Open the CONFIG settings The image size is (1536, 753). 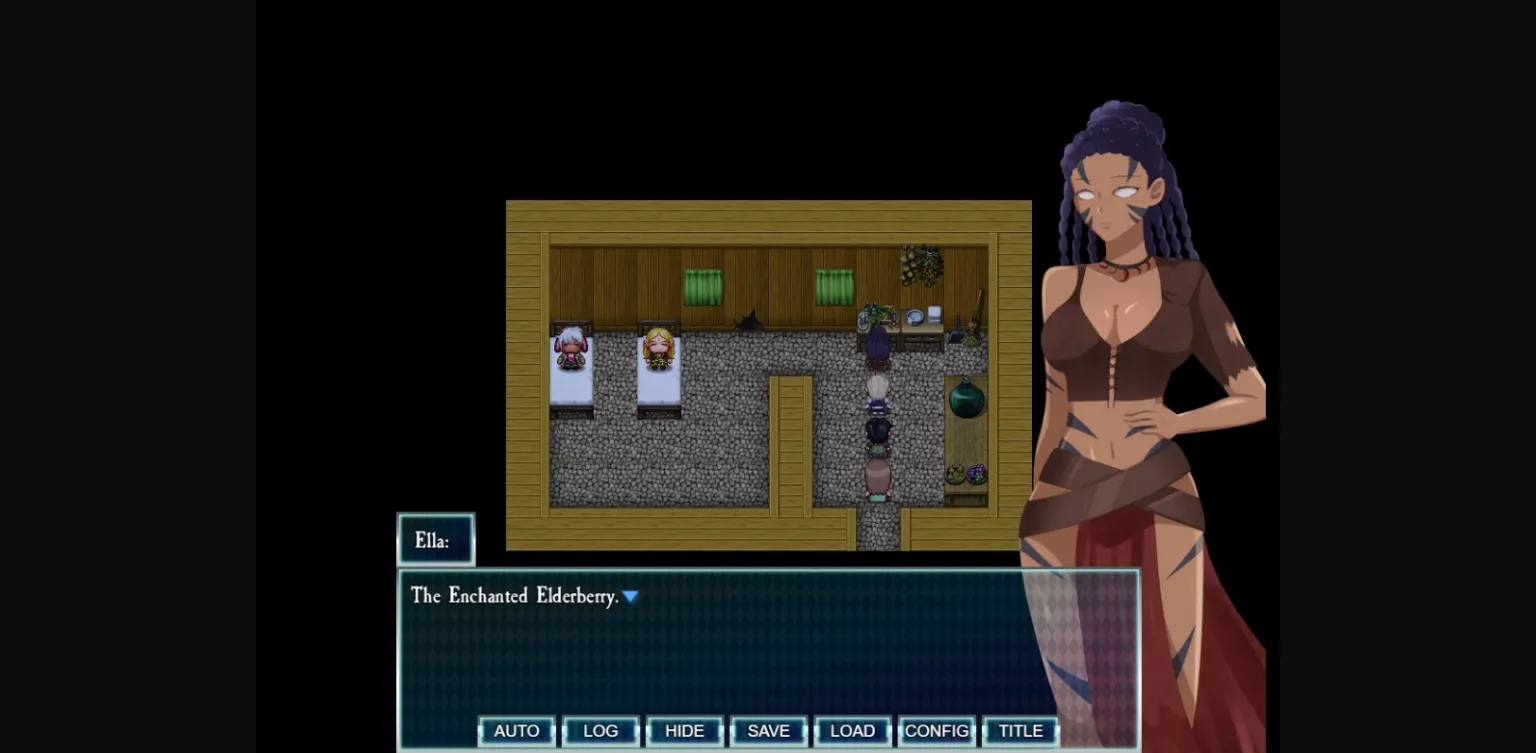click(x=936, y=731)
